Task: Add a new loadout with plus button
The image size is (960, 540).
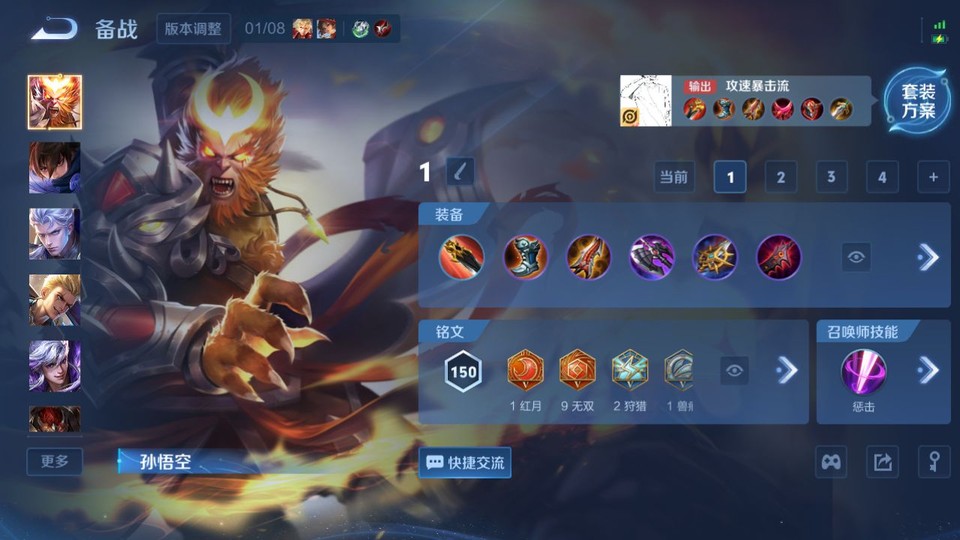Action: tap(933, 178)
